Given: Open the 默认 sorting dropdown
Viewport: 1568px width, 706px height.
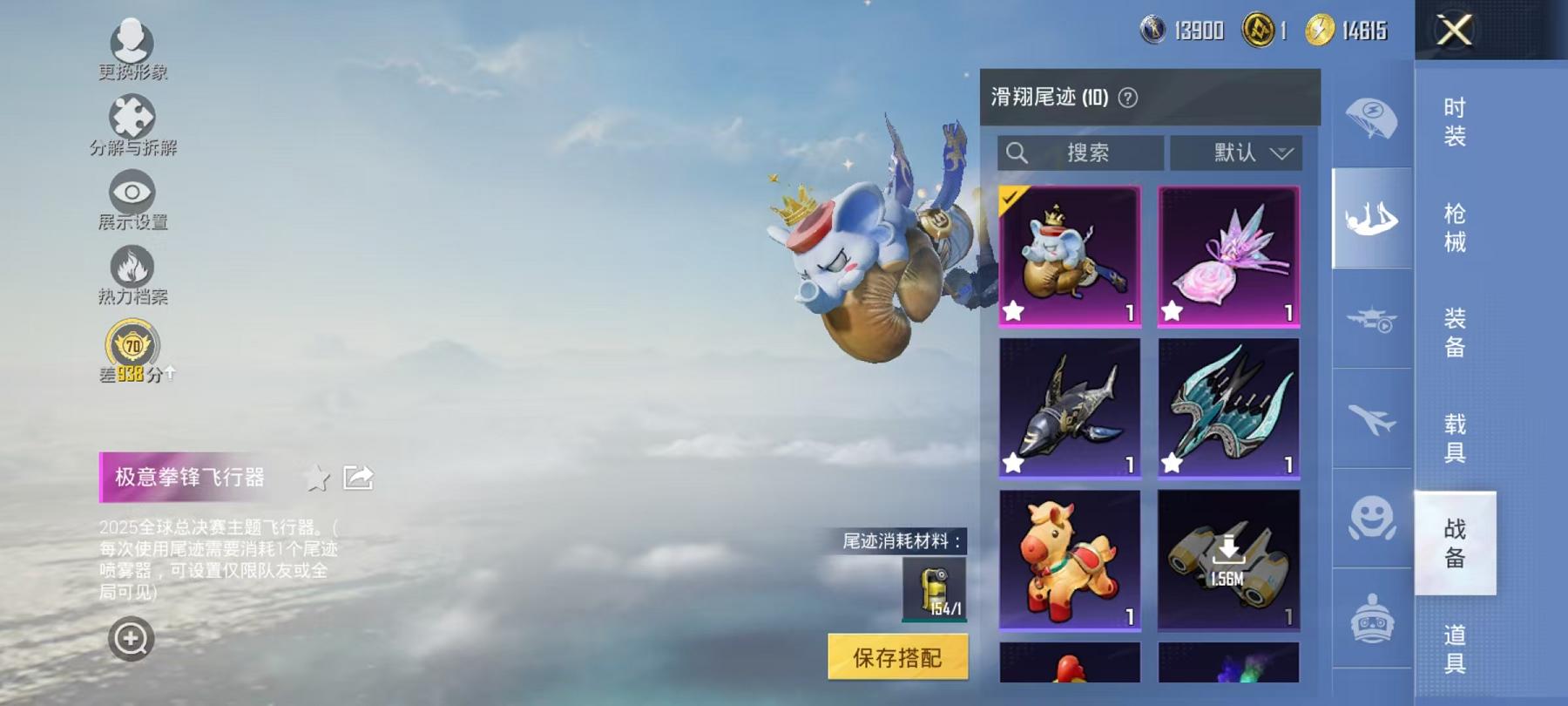Looking at the screenshot, I should pyautogui.click(x=1237, y=153).
